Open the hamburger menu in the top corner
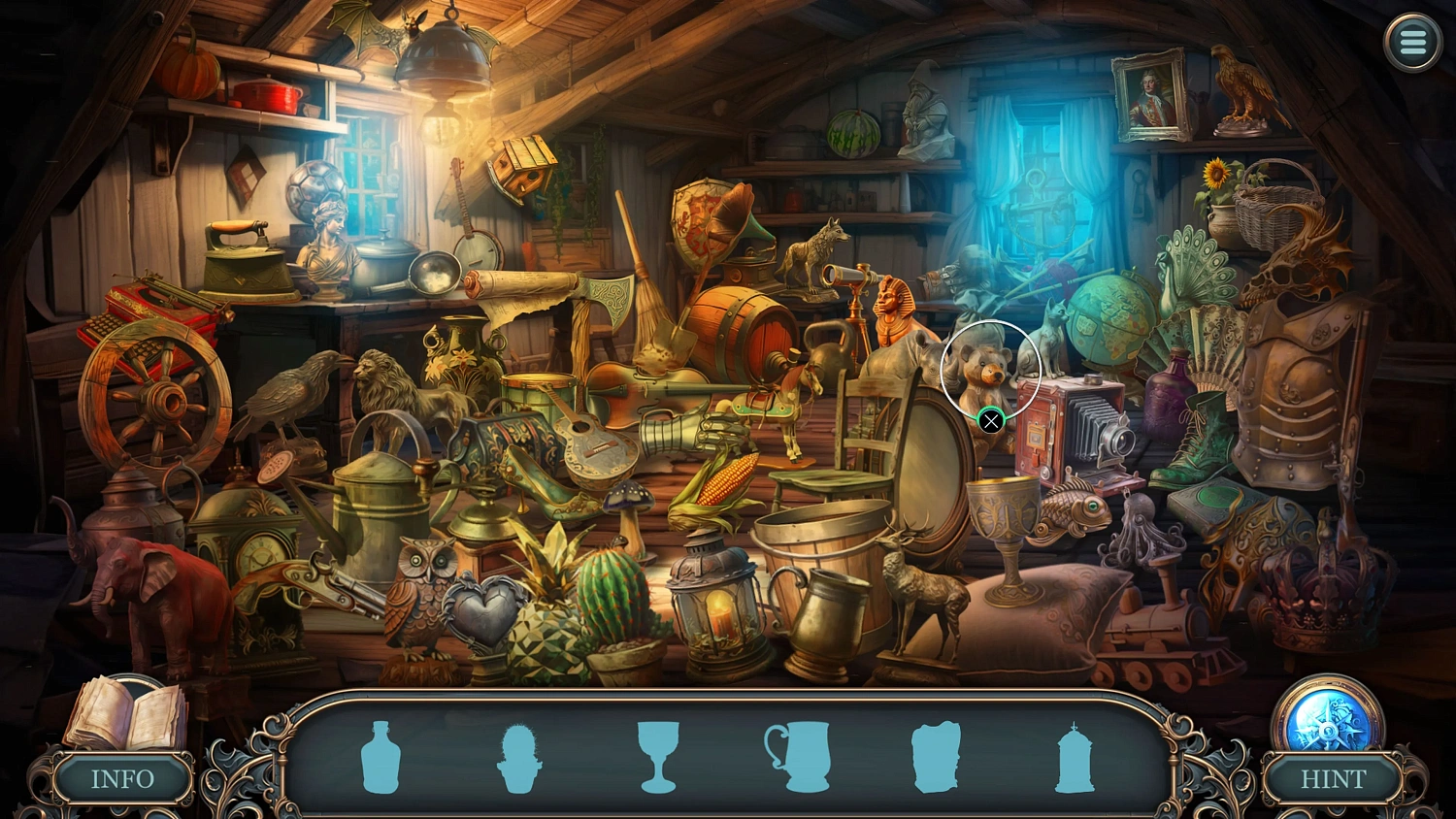1456x819 pixels. pyautogui.click(x=1412, y=43)
